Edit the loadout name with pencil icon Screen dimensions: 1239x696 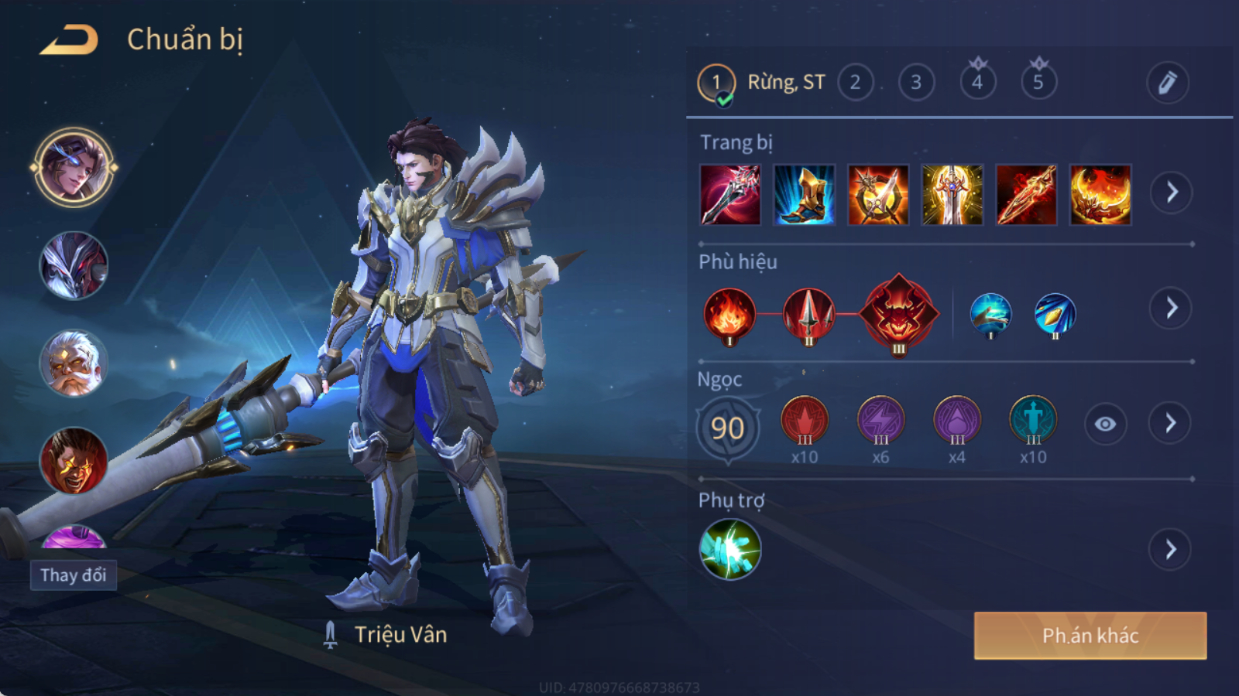coord(1167,83)
